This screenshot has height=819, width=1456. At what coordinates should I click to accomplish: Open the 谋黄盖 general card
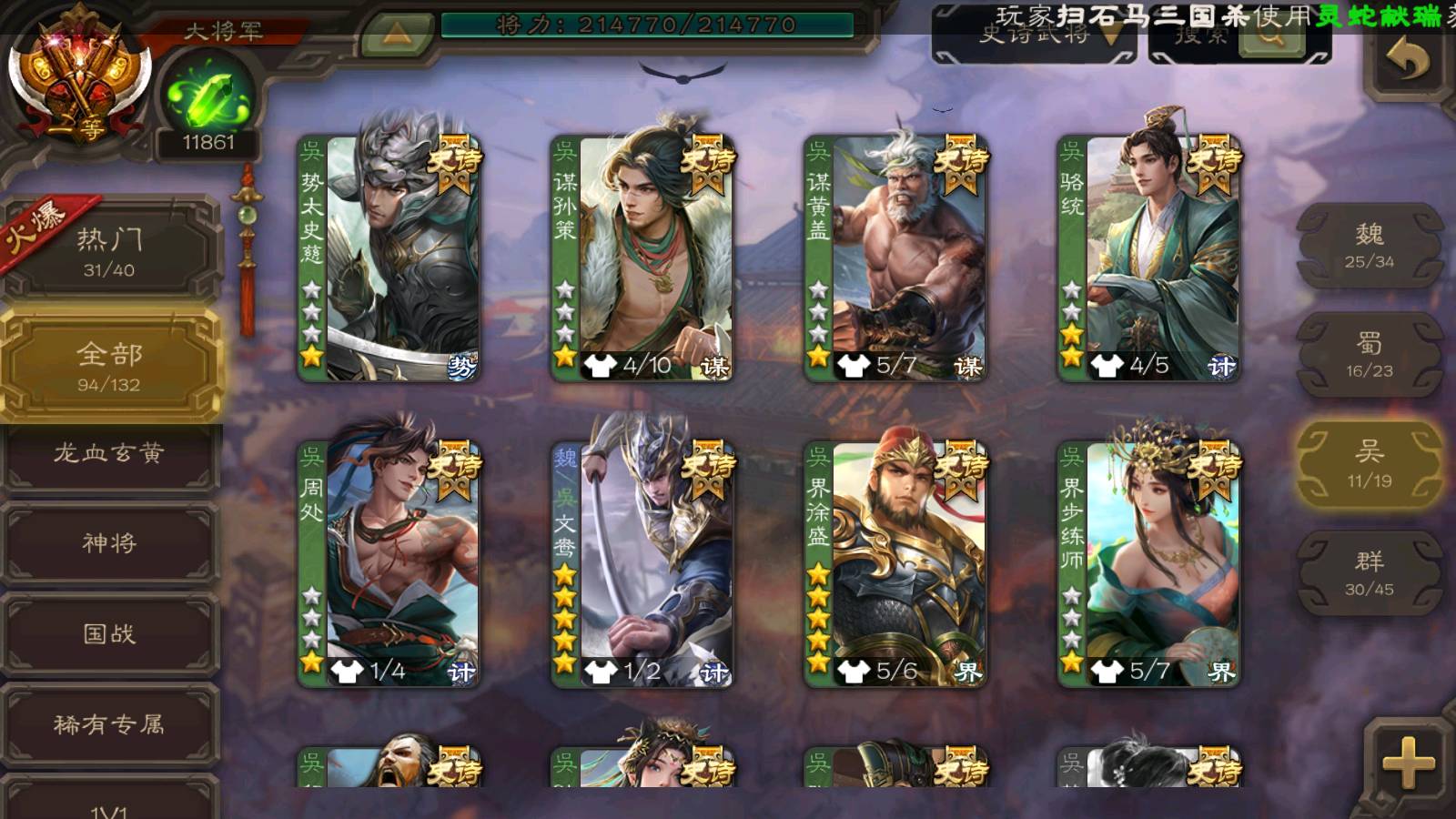coord(895,259)
